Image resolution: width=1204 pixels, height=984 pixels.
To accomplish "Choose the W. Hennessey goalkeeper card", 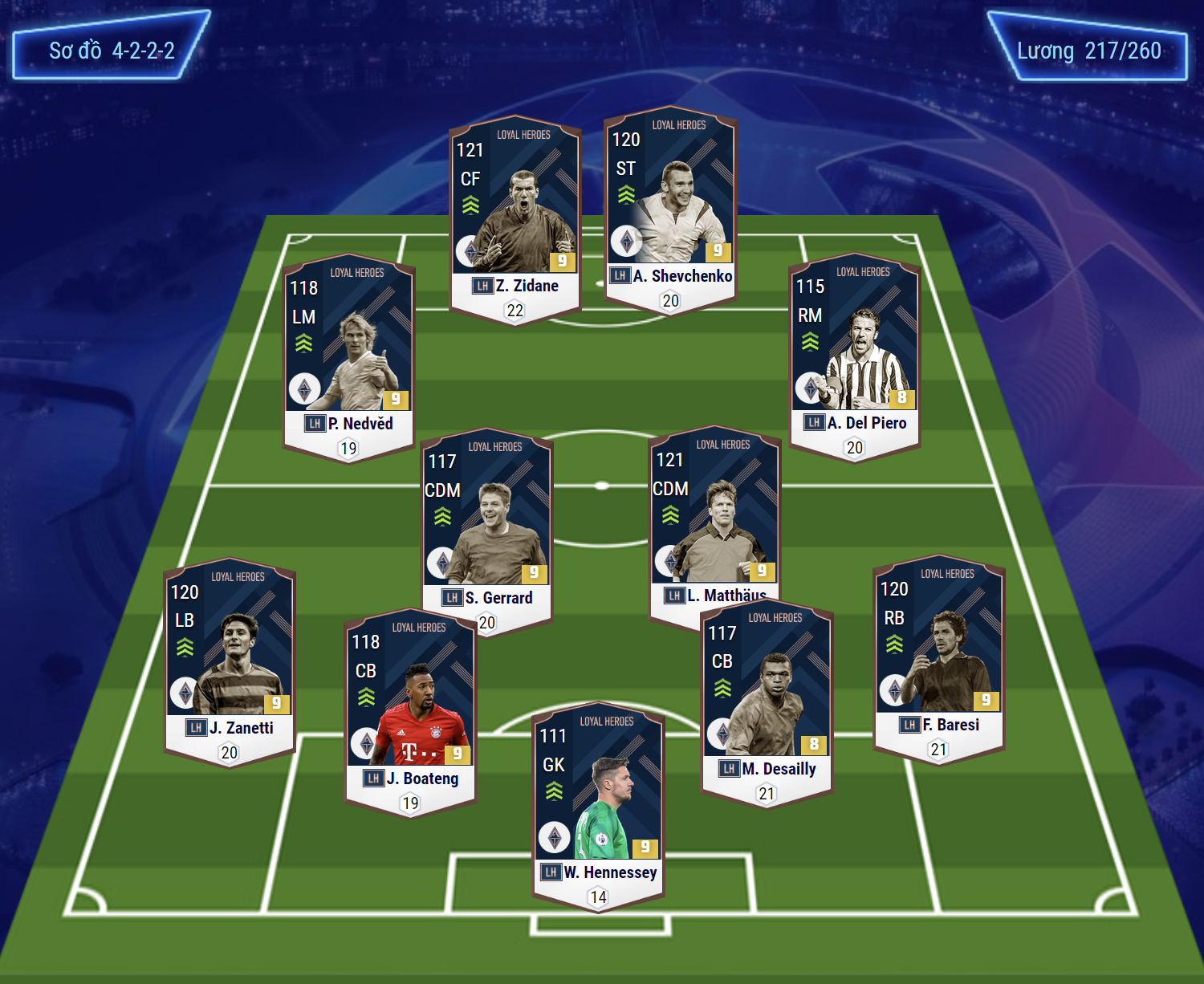I will click(598, 804).
